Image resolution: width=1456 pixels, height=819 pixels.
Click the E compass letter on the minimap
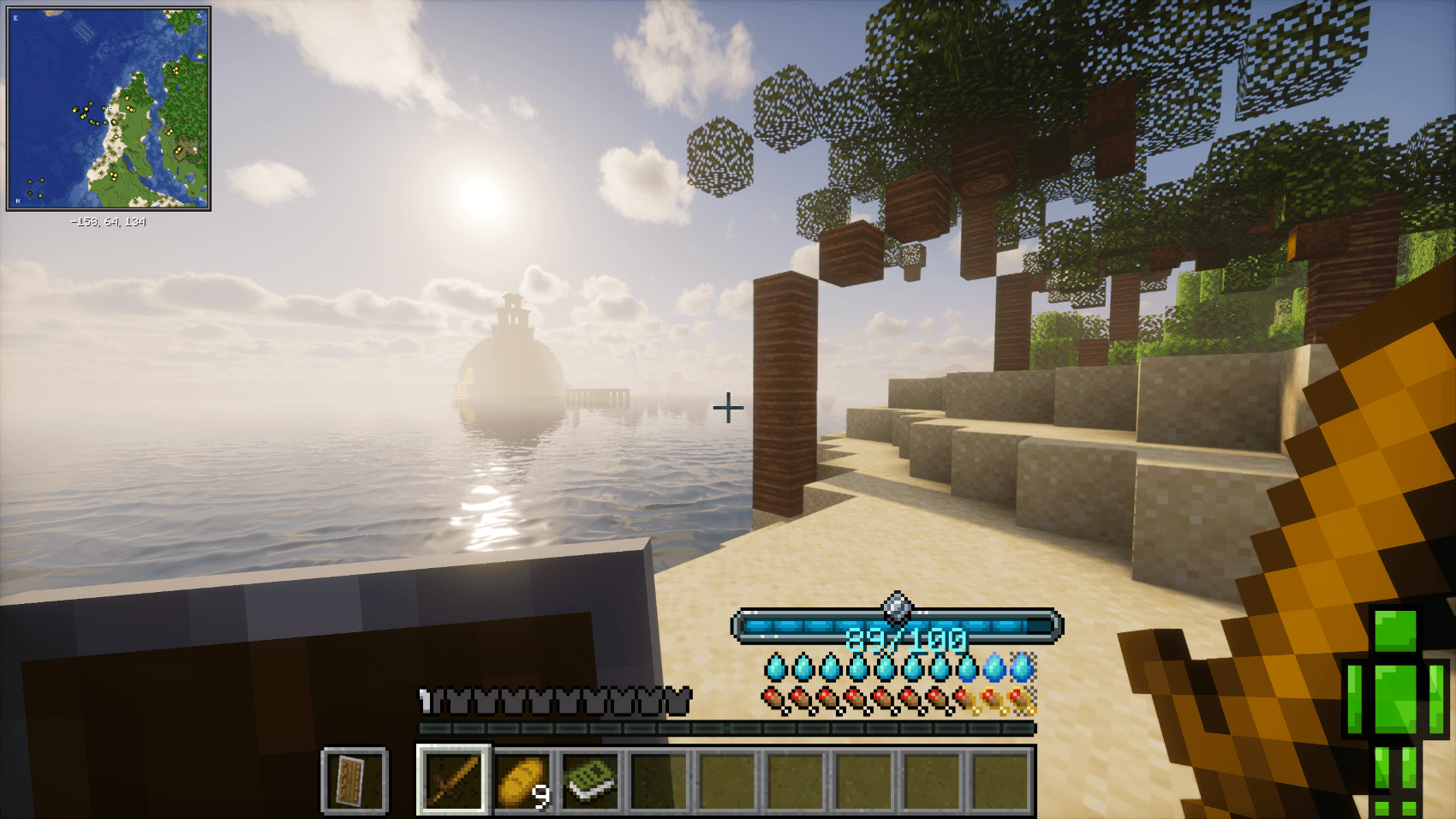point(16,17)
